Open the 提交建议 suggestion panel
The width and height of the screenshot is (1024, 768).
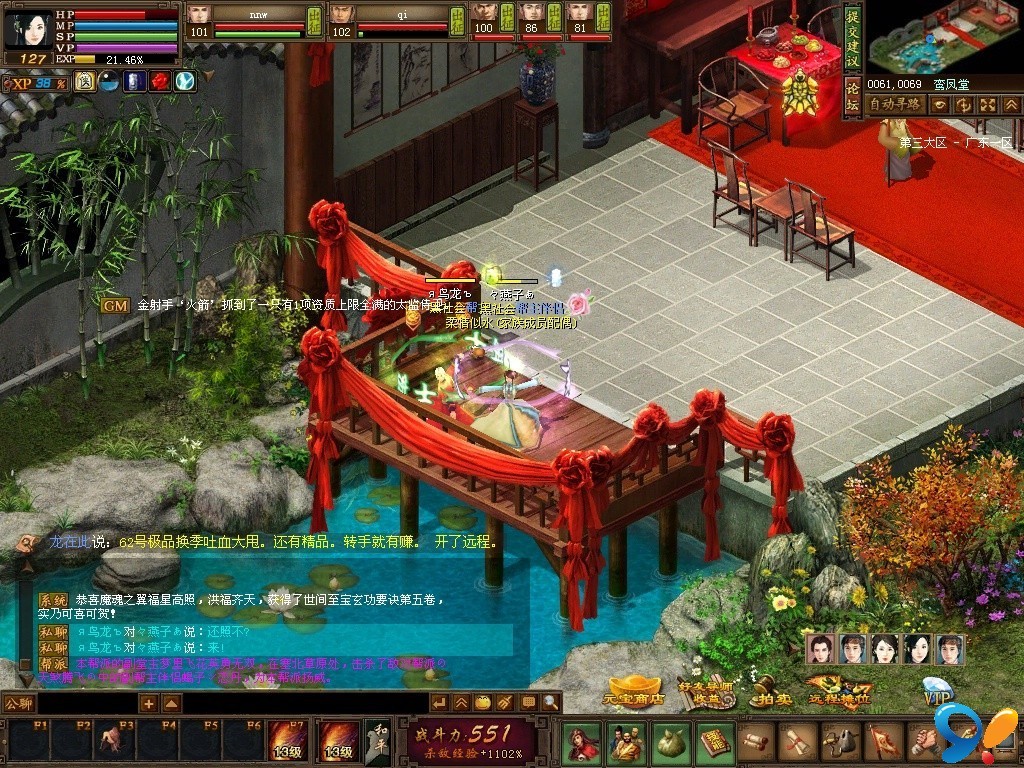point(852,40)
